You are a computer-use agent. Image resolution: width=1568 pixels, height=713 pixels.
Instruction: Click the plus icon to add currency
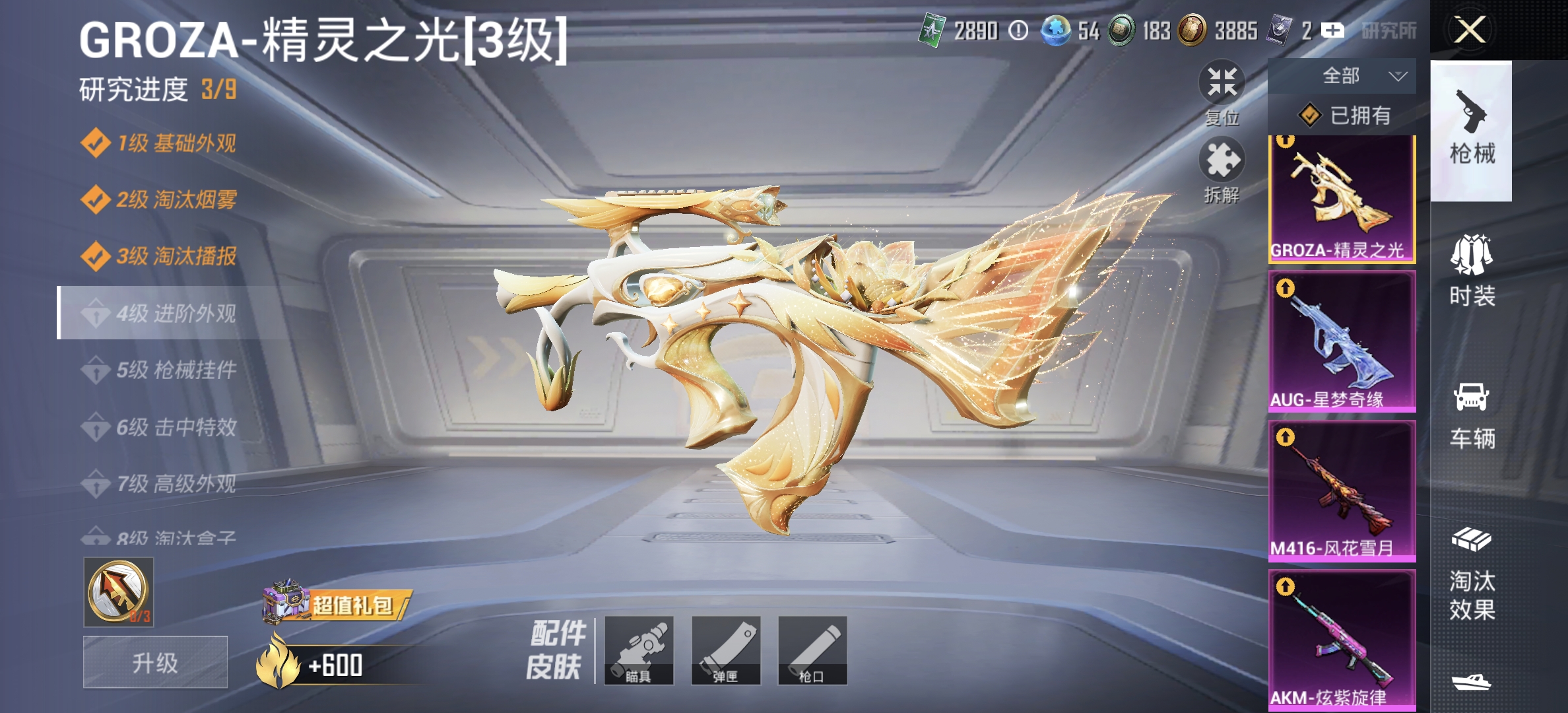[x=1334, y=31]
